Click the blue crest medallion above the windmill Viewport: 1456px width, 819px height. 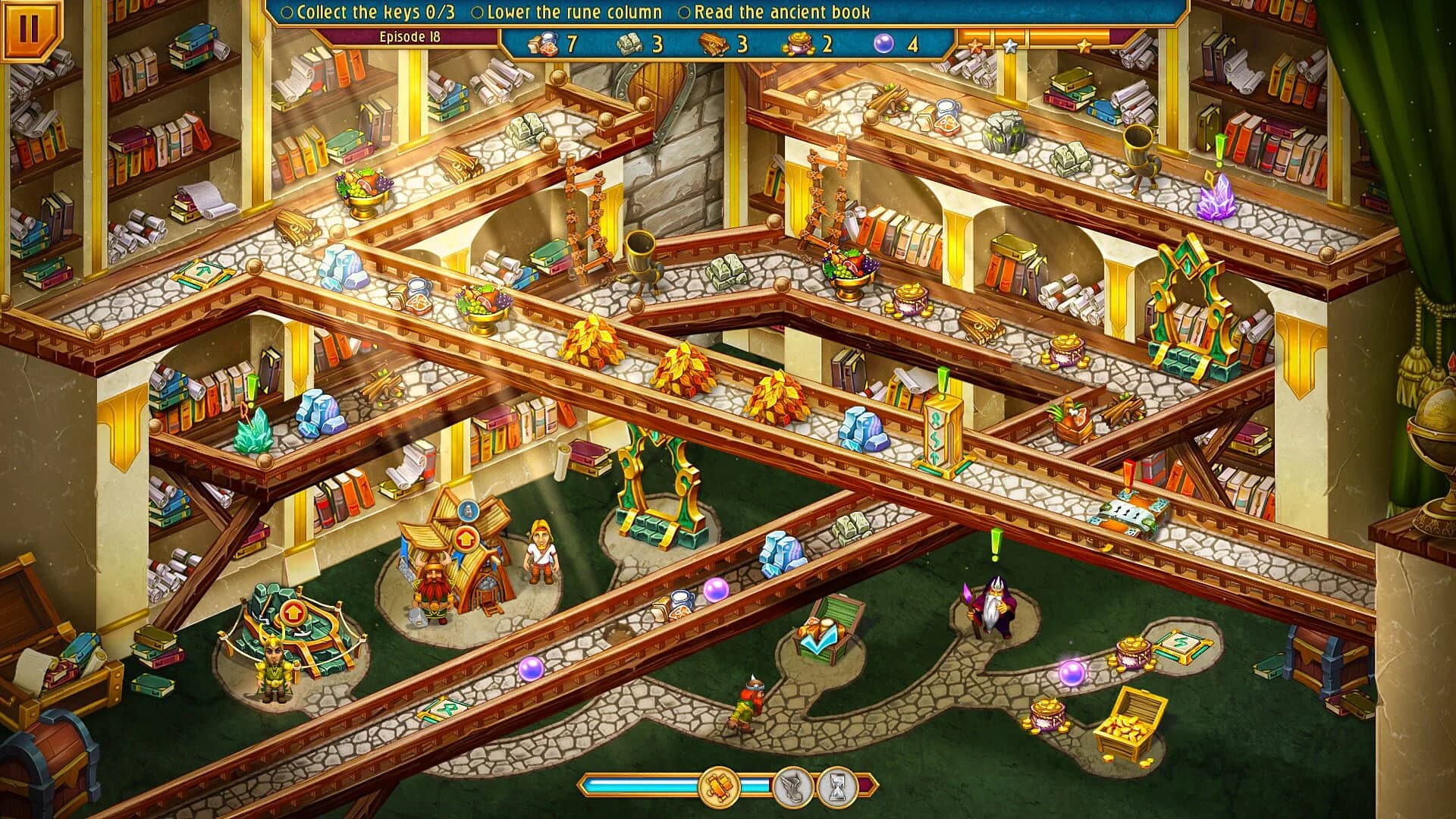[469, 510]
